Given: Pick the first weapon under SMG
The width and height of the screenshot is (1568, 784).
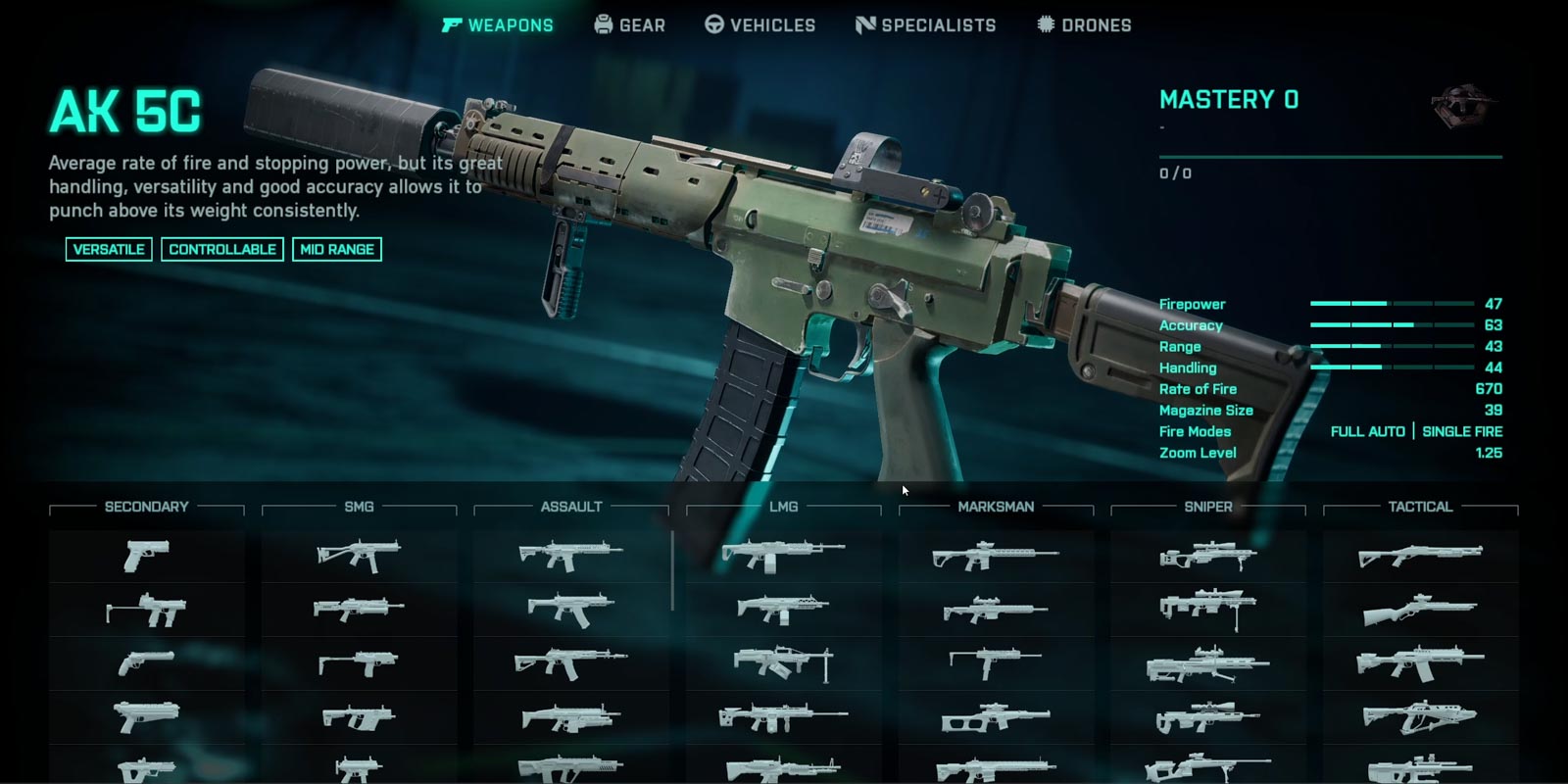Looking at the screenshot, I should click(359, 556).
